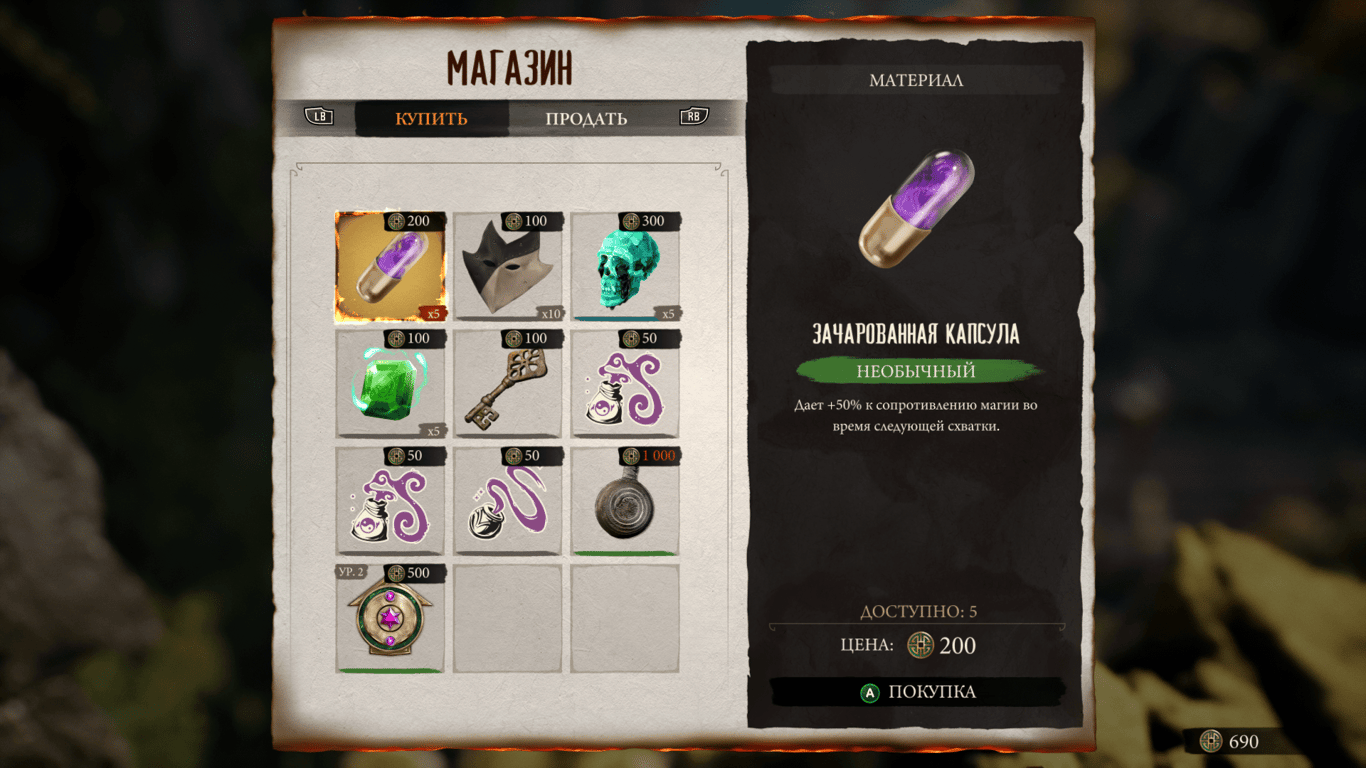Select the enchanted purple capsule item
1366x768 pixels.
[x=390, y=267]
